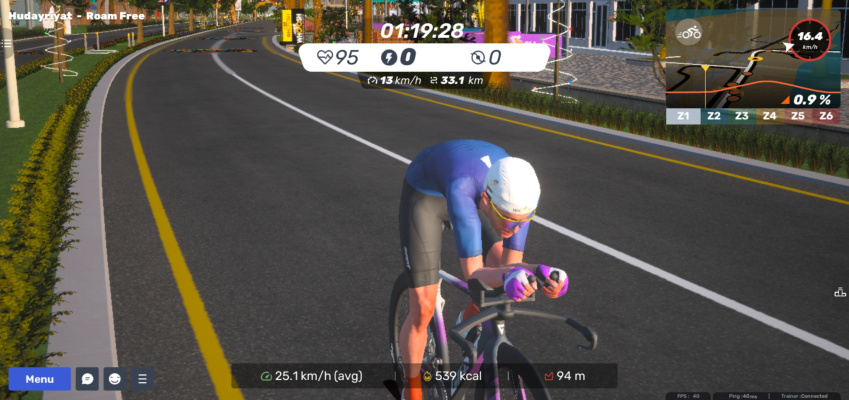Screen dimensions: 849x400
Task: Open the blue Menu button
Action: click(x=40, y=379)
